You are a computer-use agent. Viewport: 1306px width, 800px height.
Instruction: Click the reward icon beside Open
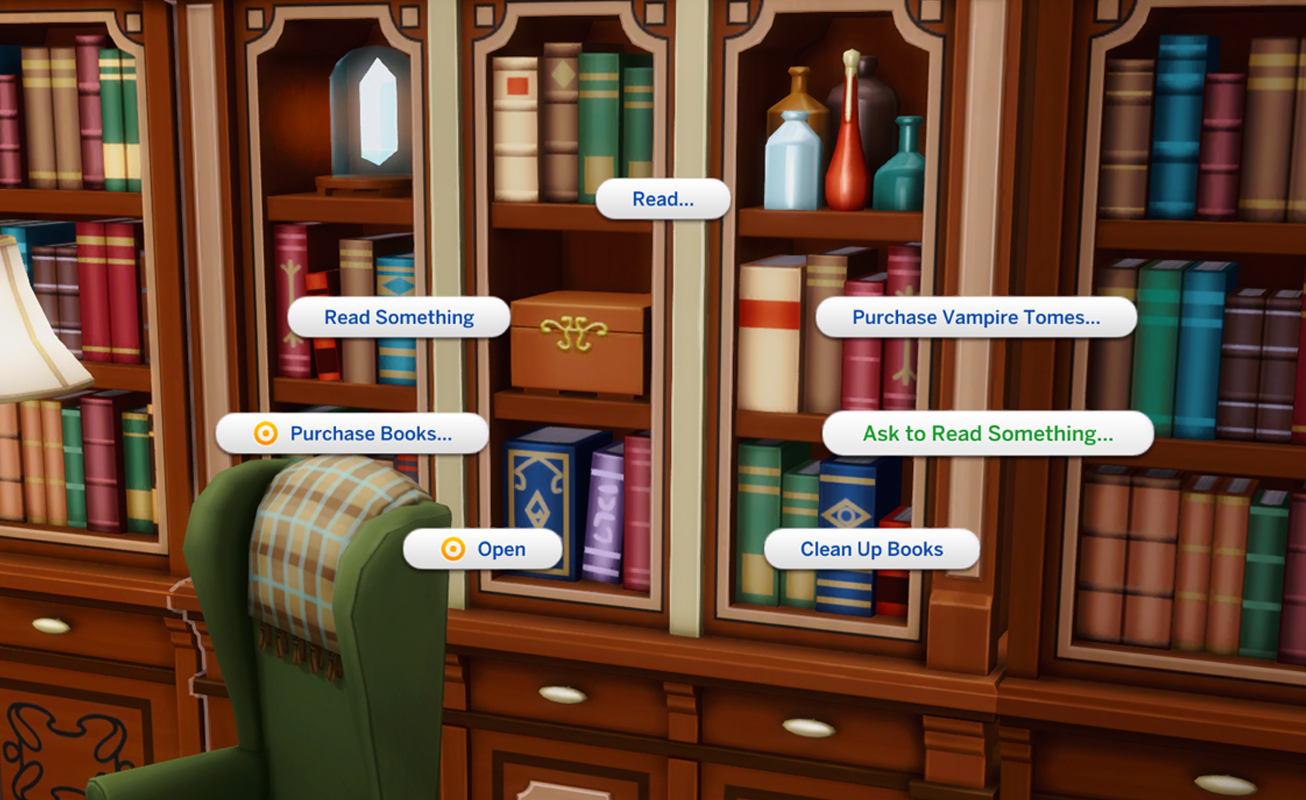click(x=454, y=548)
